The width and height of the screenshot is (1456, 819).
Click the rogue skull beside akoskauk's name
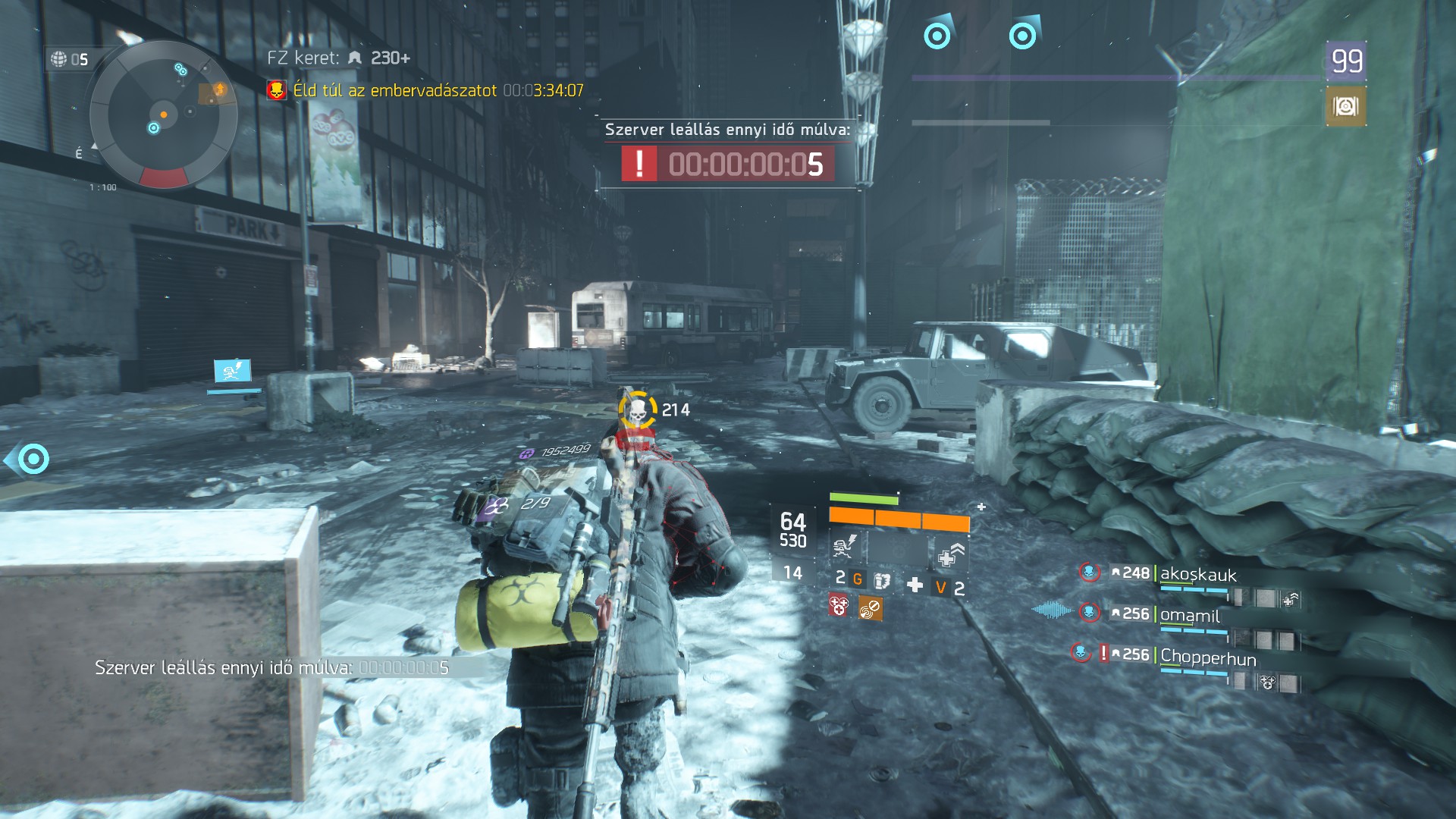pyautogui.click(x=1089, y=572)
